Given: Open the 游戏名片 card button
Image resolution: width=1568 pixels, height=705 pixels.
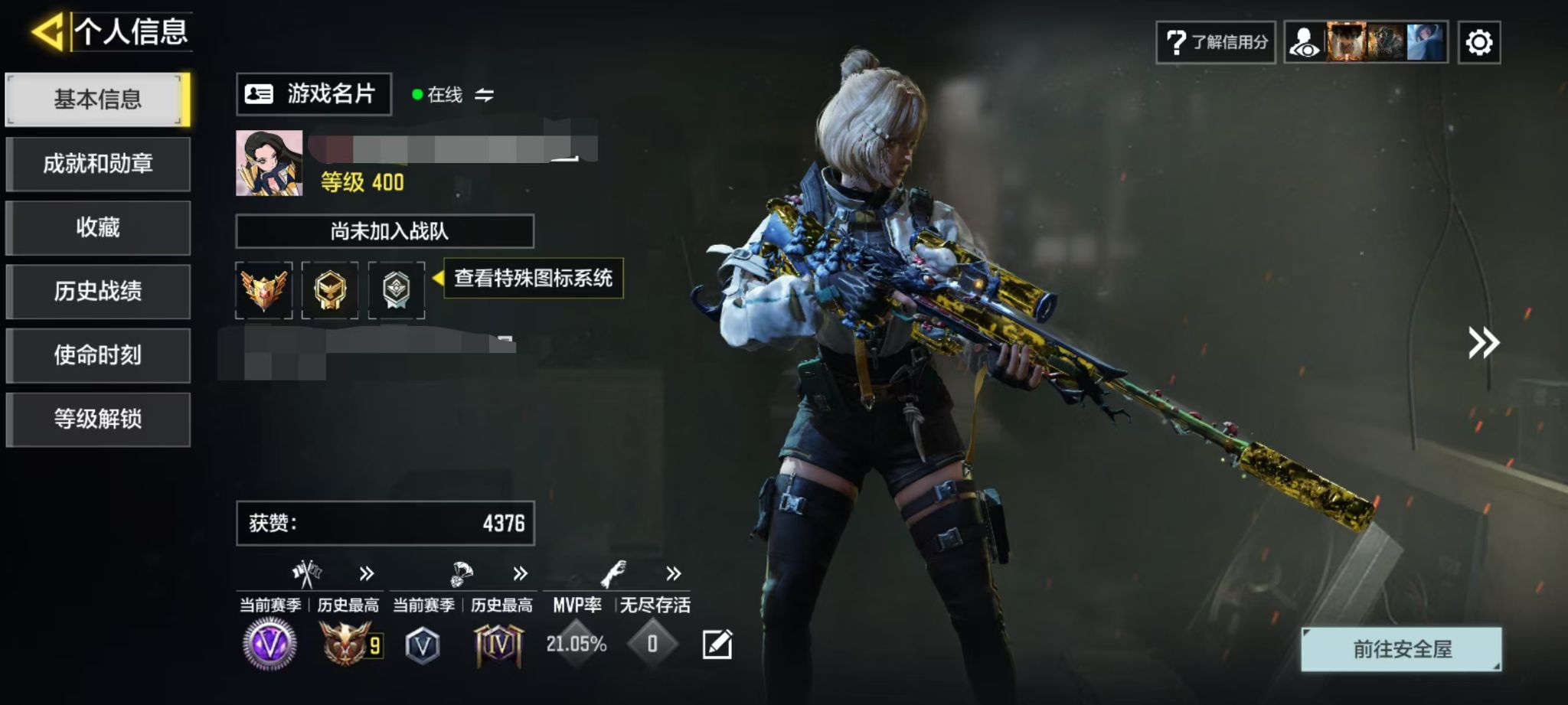Looking at the screenshot, I should (314, 94).
